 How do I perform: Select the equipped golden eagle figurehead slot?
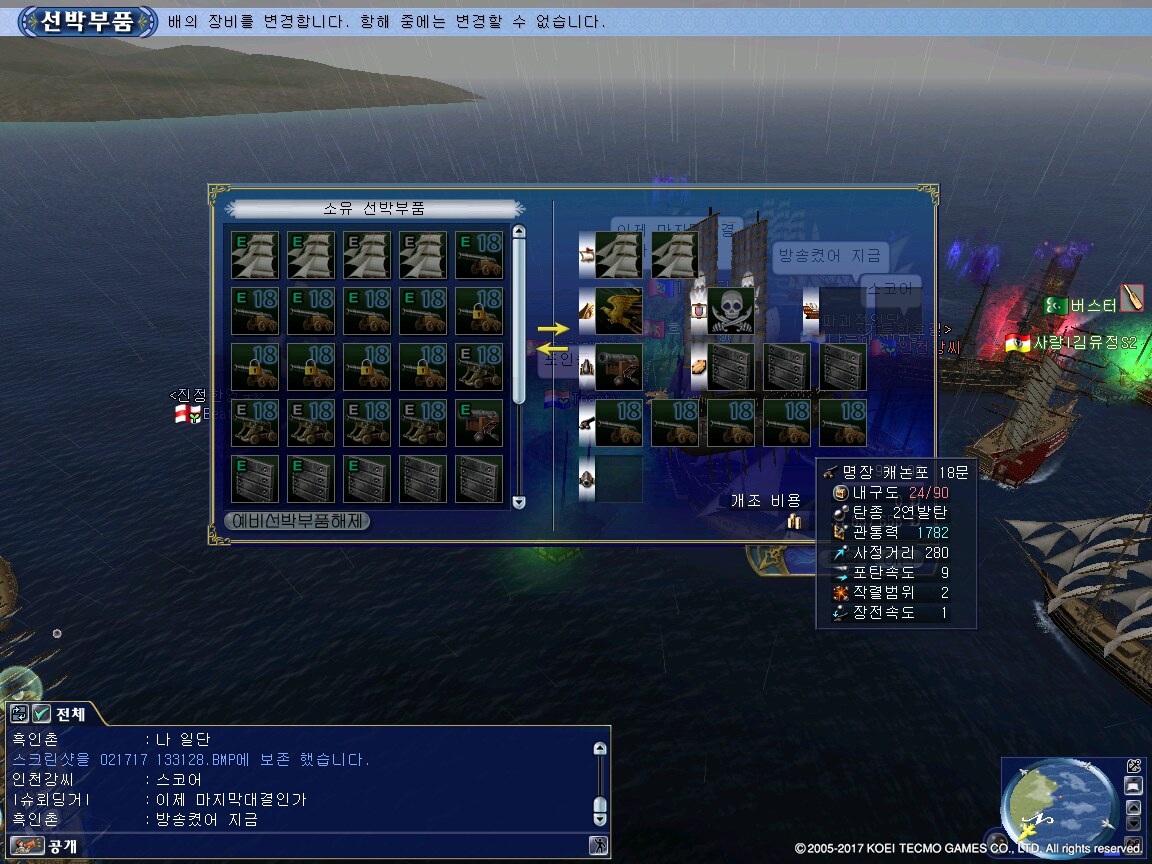tap(619, 311)
